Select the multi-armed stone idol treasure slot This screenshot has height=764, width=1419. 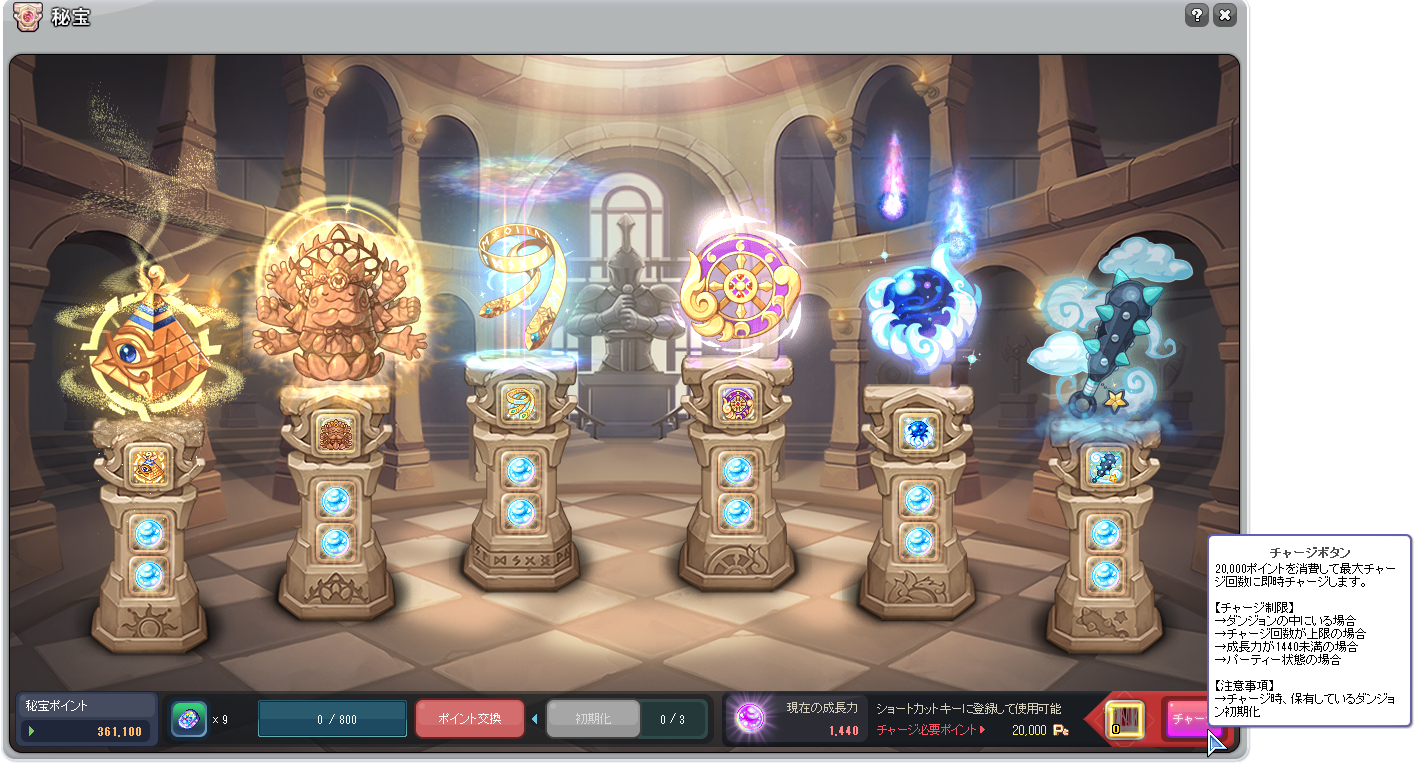[336, 433]
